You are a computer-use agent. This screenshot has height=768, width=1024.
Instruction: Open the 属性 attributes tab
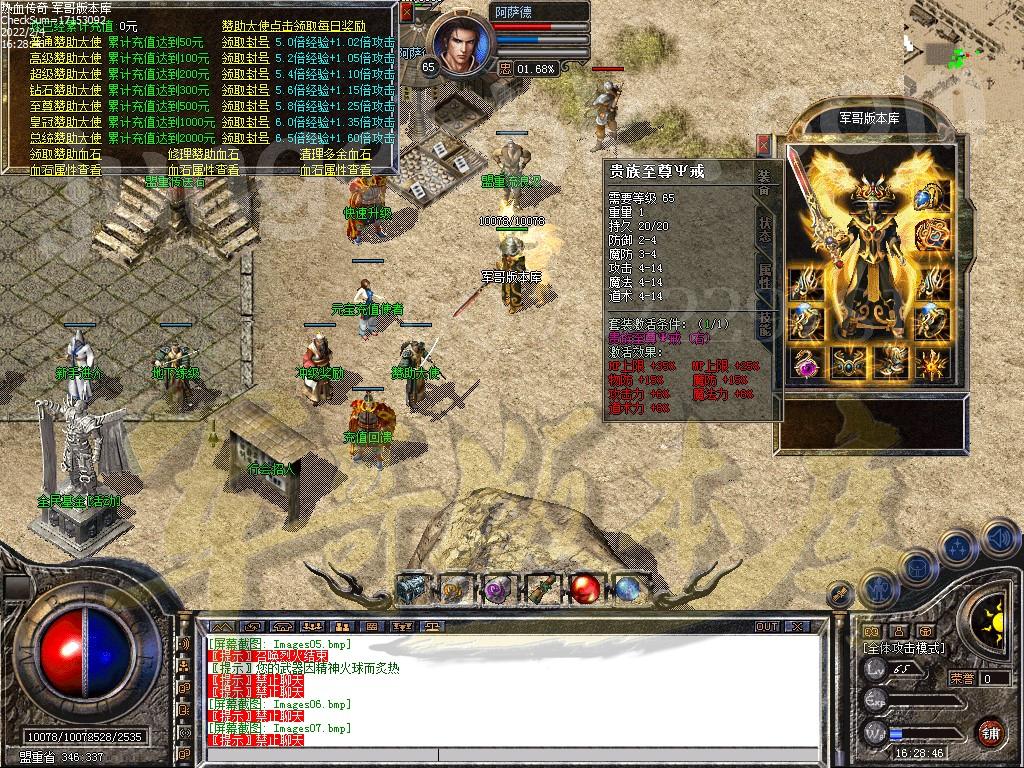pyautogui.click(x=764, y=277)
